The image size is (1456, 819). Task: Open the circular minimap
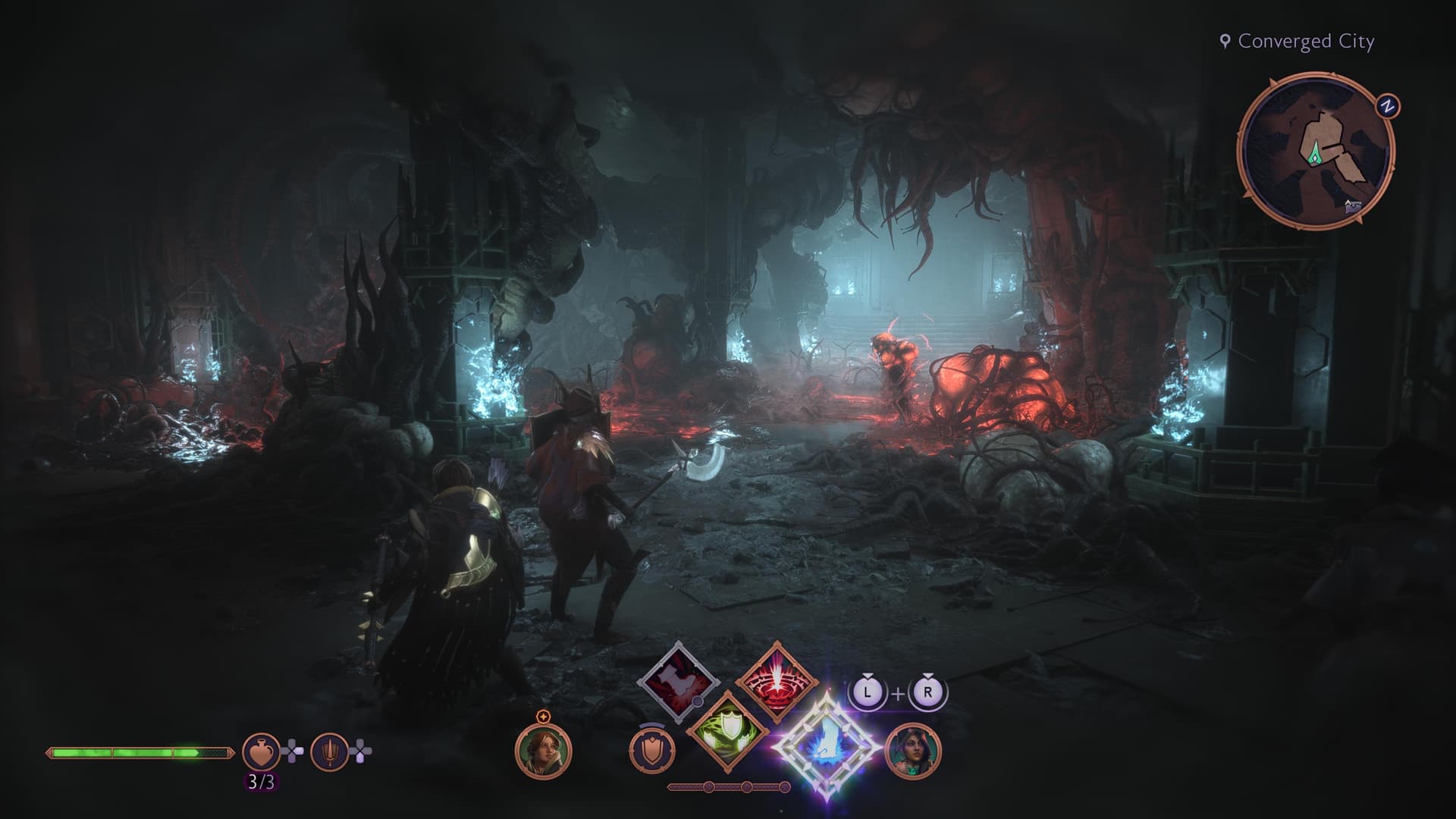(1315, 149)
